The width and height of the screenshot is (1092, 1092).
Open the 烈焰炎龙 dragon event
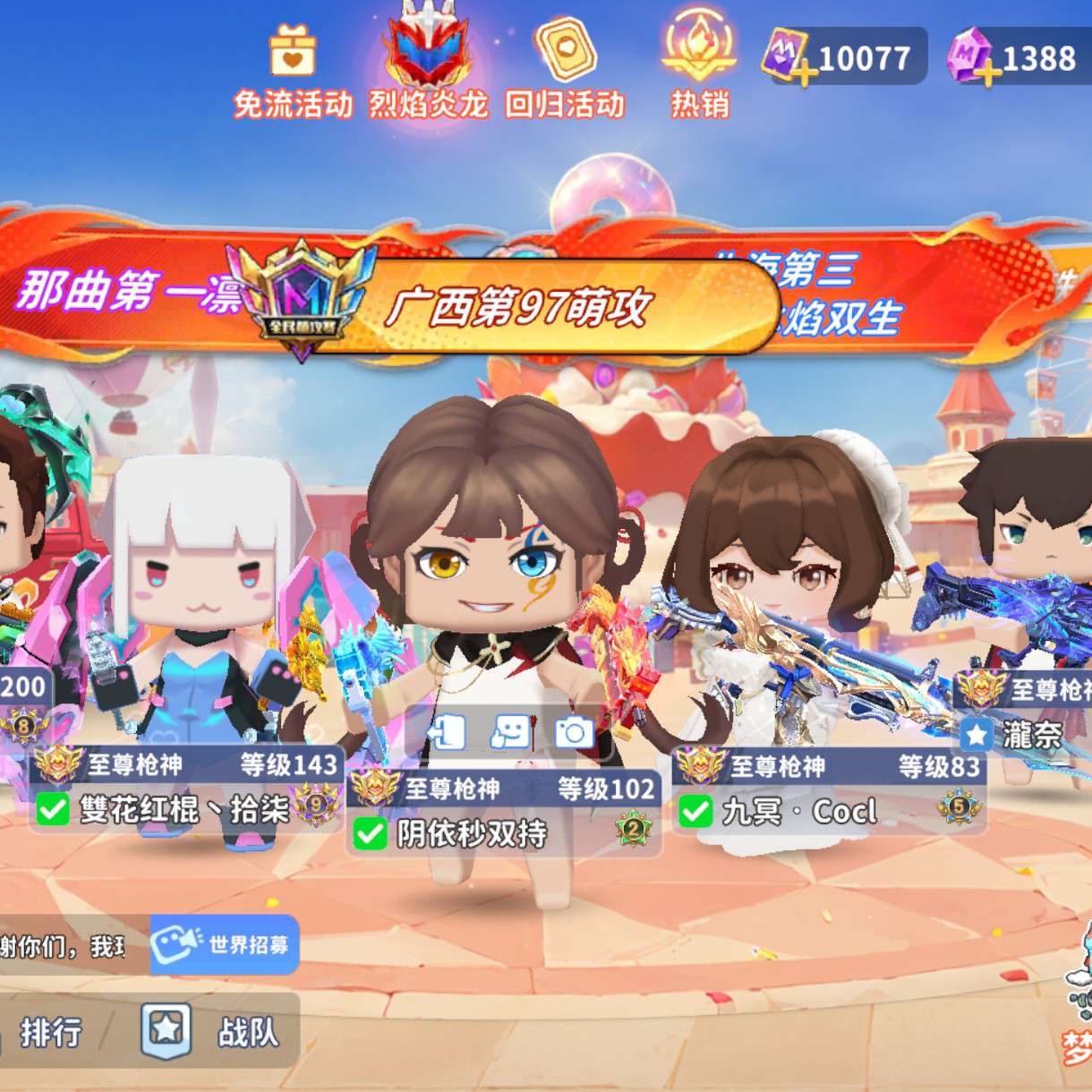[x=428, y=67]
